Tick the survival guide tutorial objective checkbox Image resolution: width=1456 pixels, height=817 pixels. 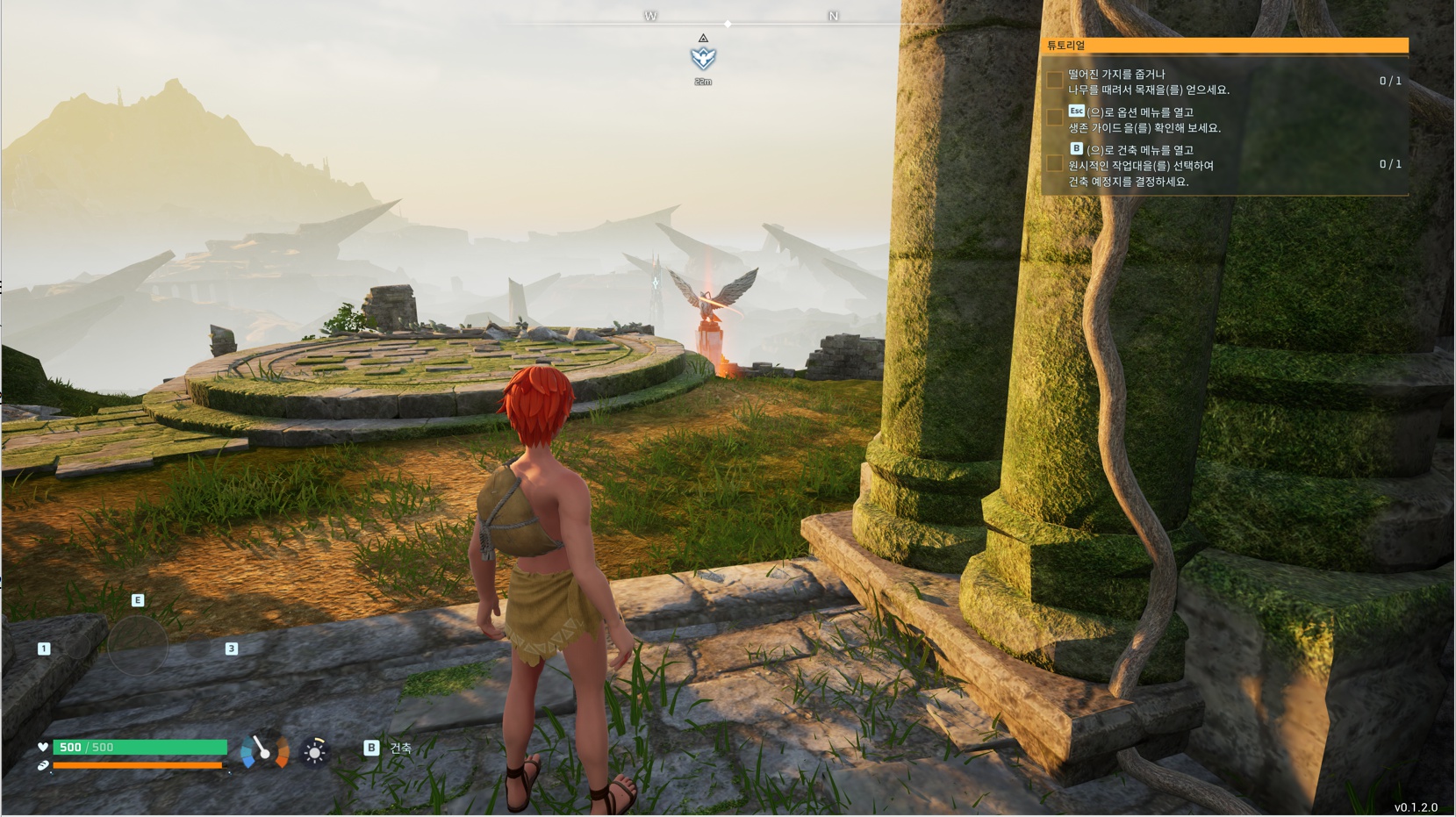(1054, 118)
